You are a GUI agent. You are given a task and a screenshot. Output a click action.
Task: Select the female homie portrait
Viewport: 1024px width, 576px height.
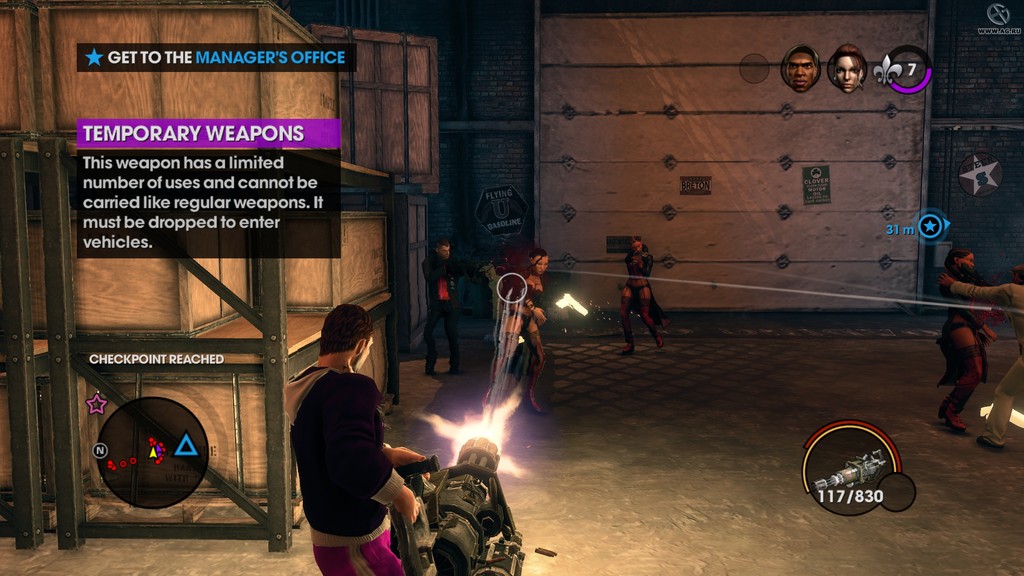coord(846,68)
